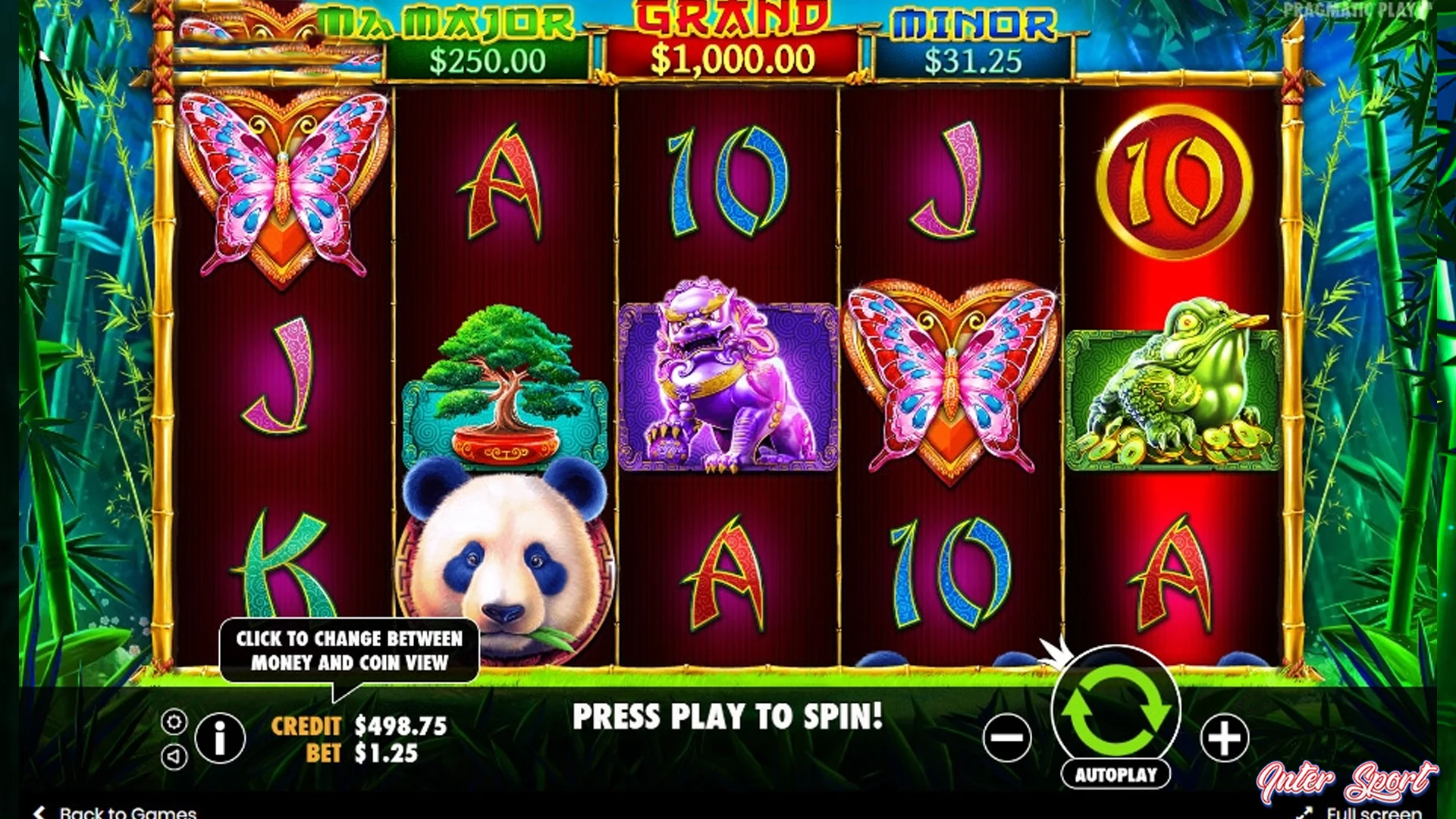Open the paytable with the info icon
1456x819 pixels.
pyautogui.click(x=220, y=739)
